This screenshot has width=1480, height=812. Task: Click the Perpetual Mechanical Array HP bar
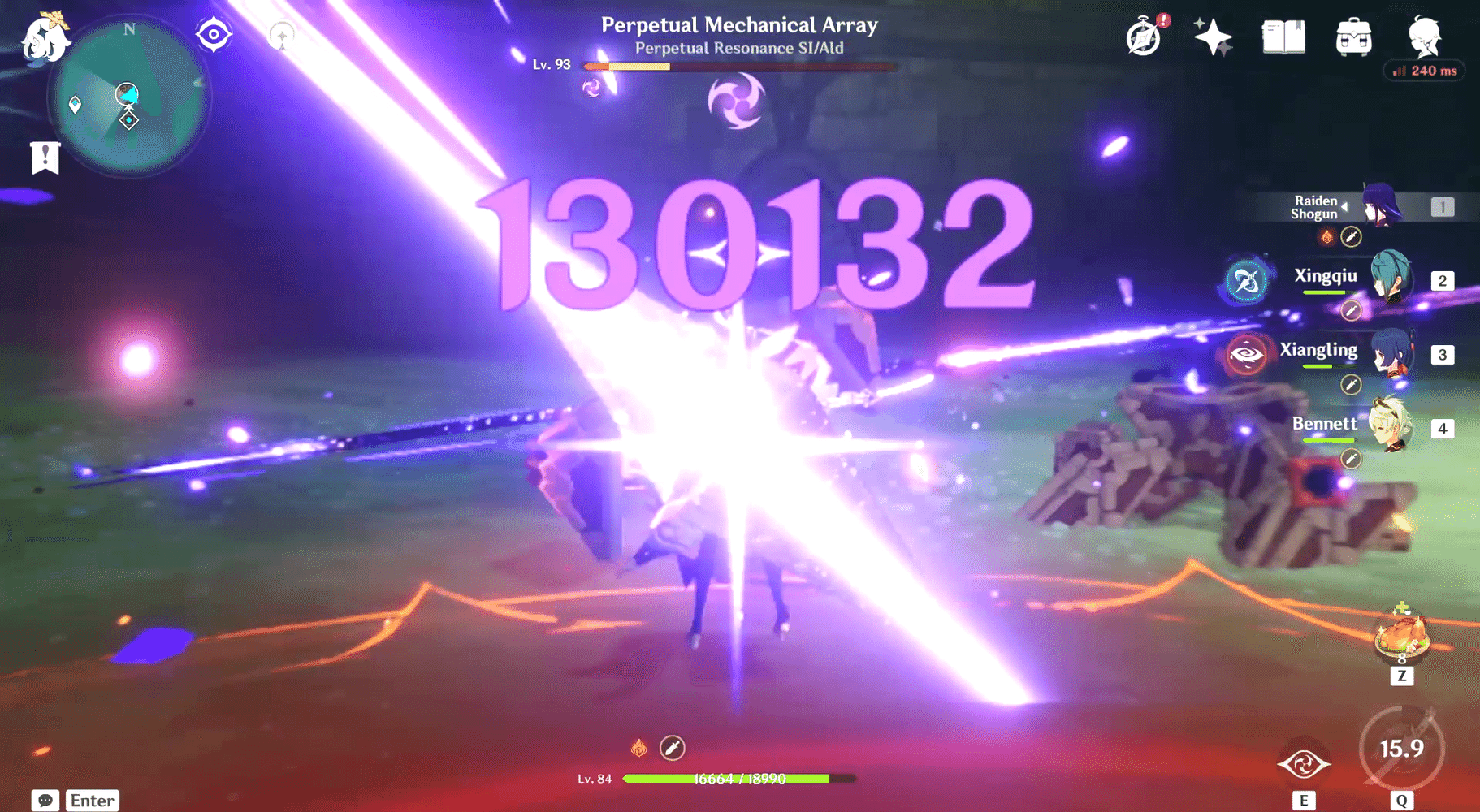pyautogui.click(x=739, y=67)
